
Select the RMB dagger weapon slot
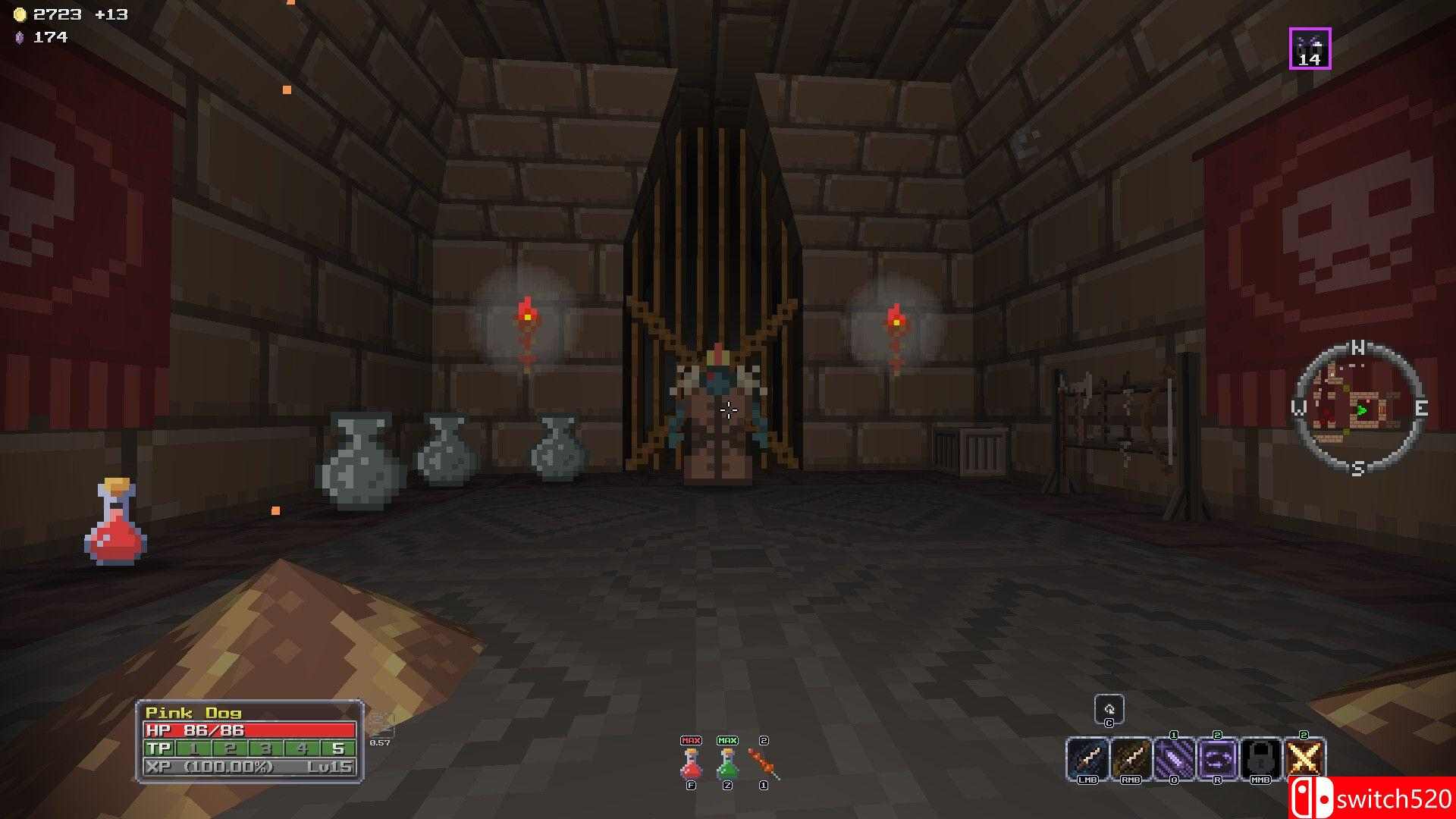coord(1130,757)
